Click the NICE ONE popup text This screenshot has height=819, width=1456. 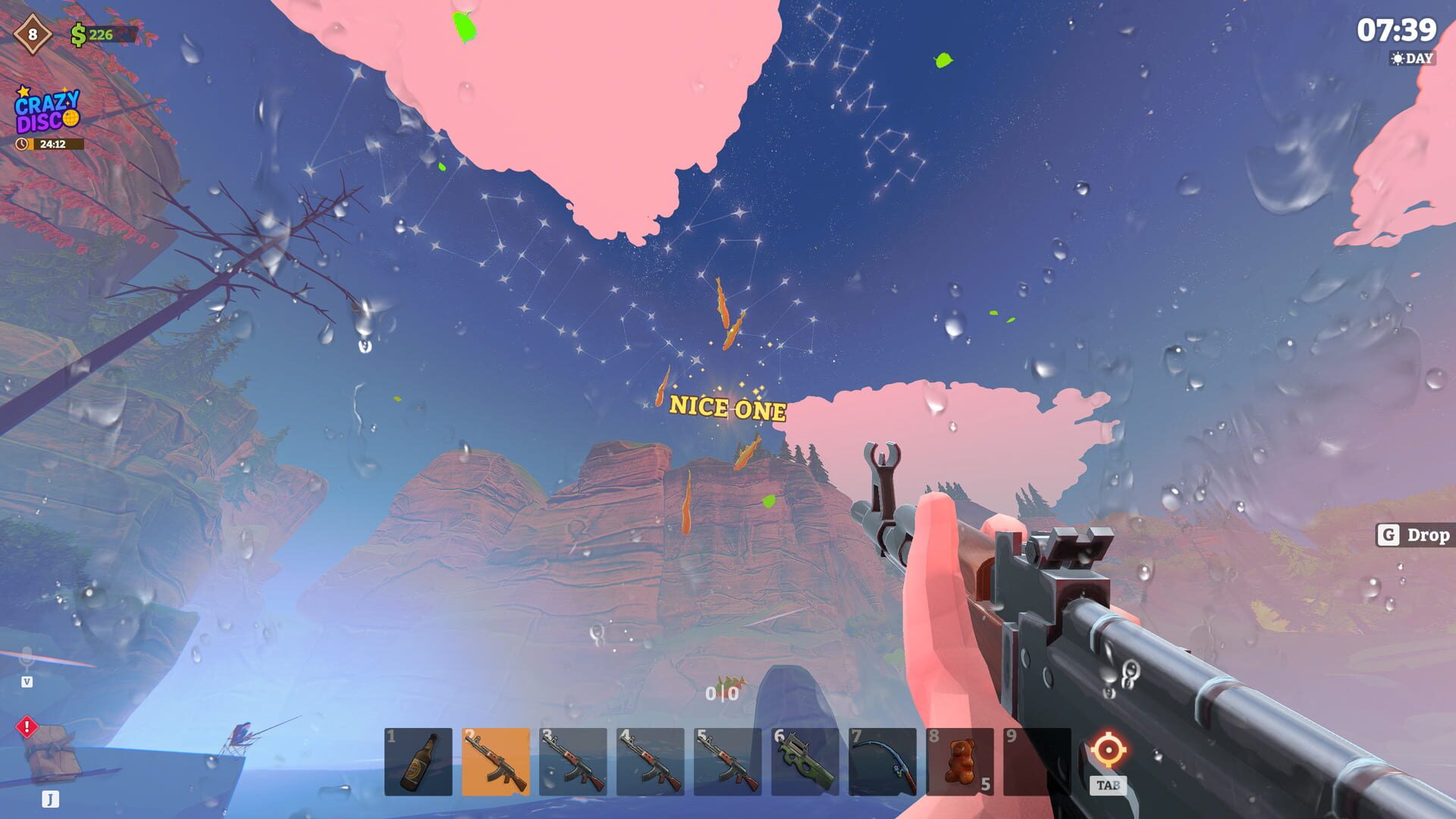click(x=726, y=409)
